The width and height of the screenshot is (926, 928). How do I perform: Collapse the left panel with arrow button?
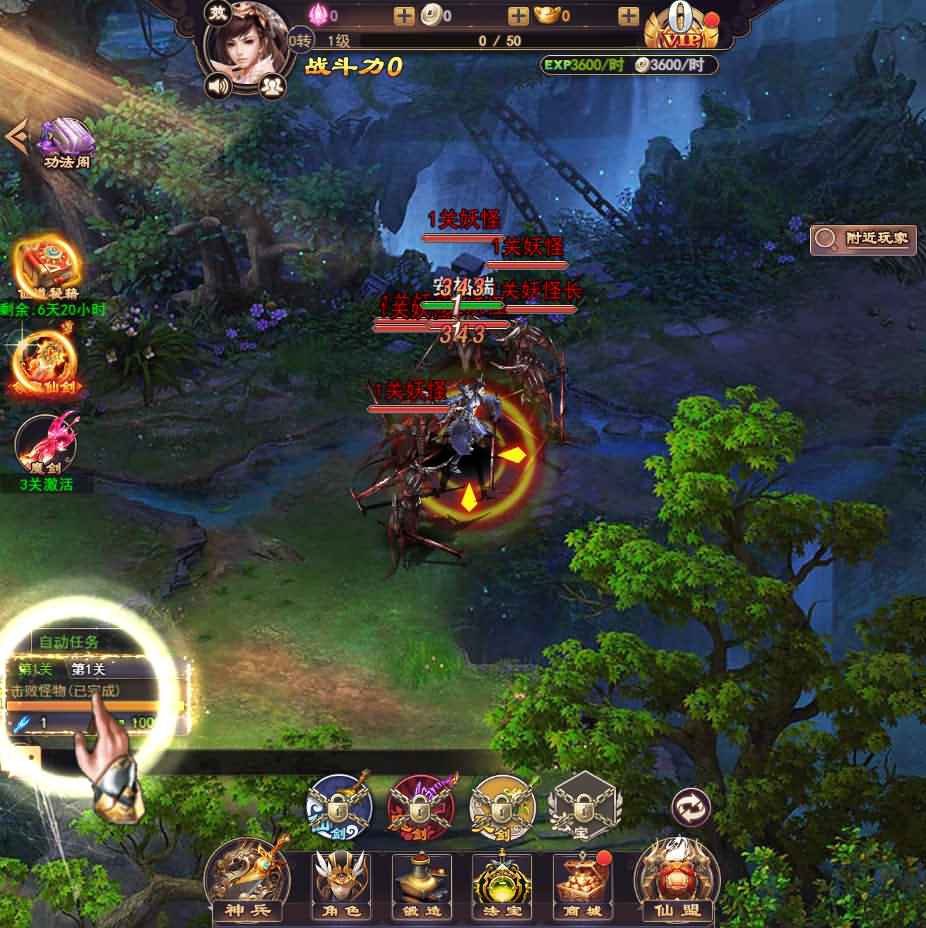(14, 135)
